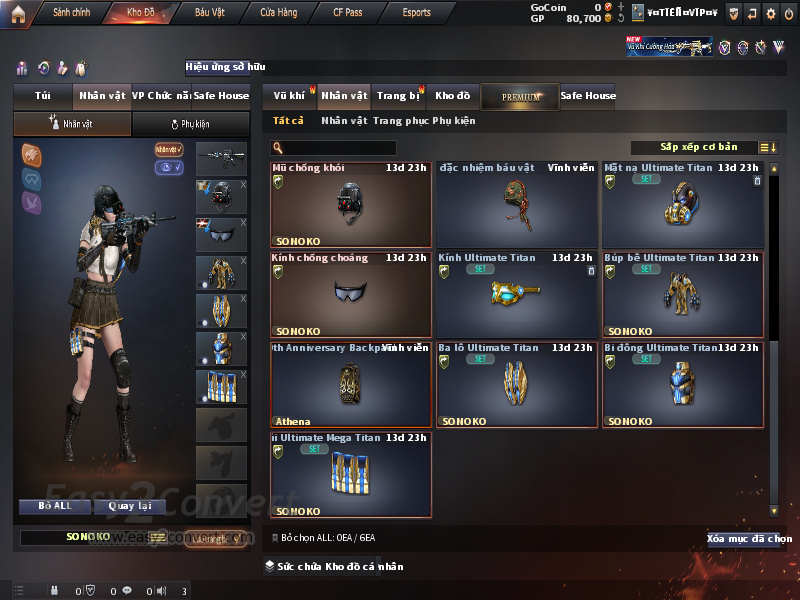Switch to the Trang bị tab

[398, 96]
